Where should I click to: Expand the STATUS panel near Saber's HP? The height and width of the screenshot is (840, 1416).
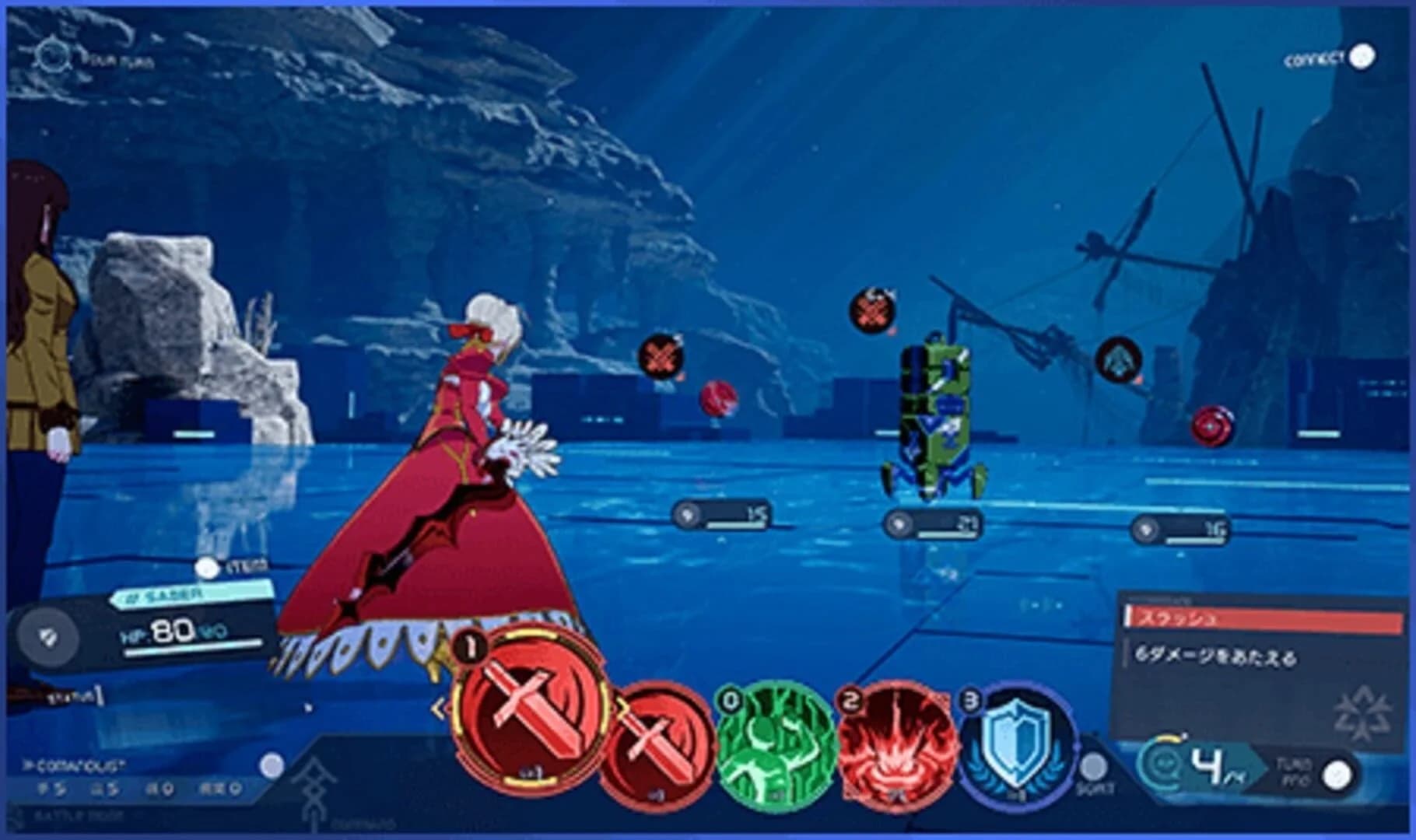75,696
